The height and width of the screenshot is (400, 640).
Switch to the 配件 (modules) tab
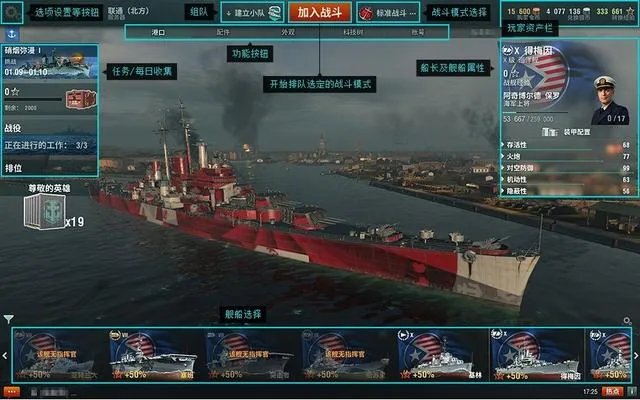coord(223,32)
